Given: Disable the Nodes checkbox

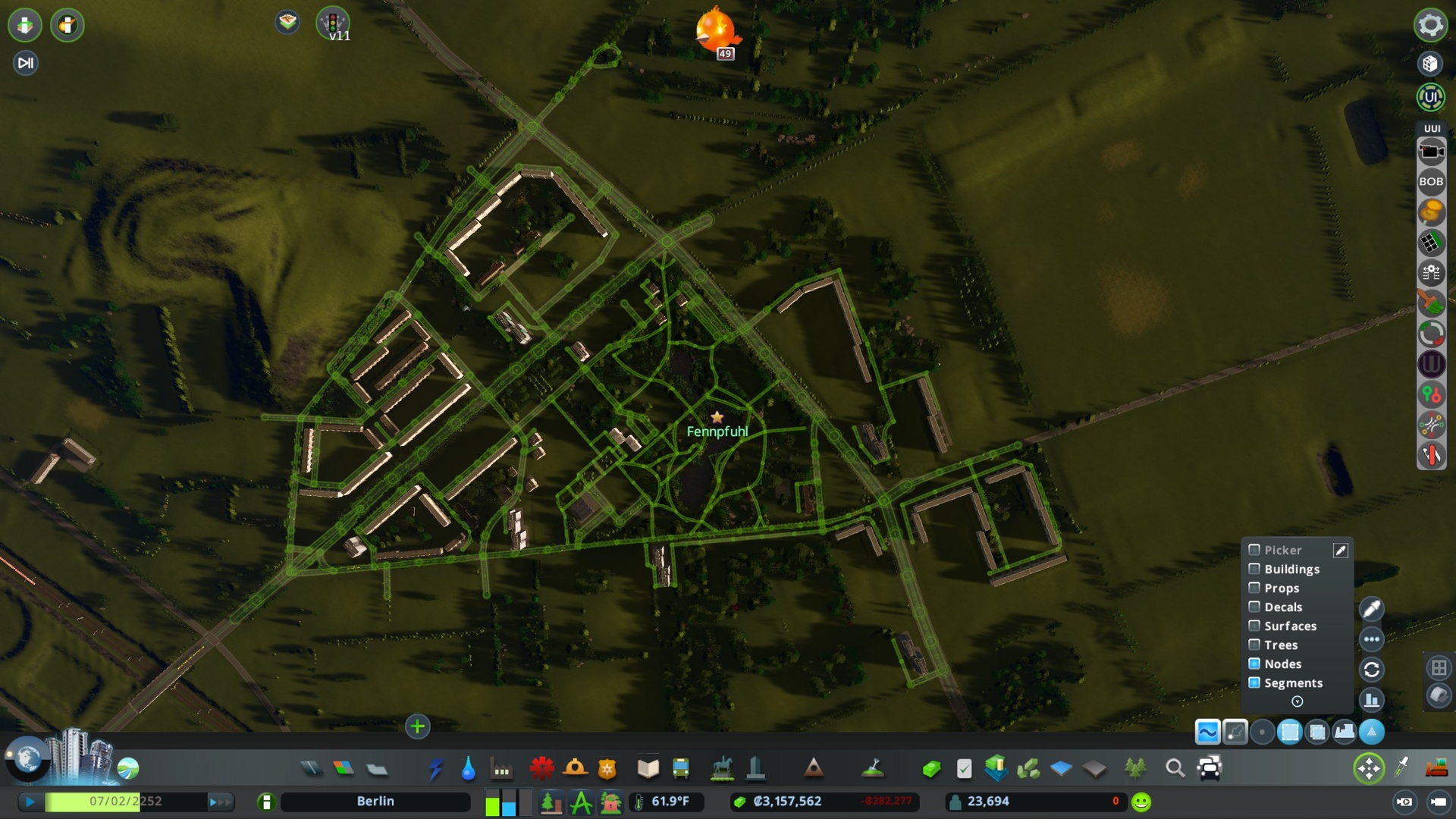Looking at the screenshot, I should tap(1254, 664).
